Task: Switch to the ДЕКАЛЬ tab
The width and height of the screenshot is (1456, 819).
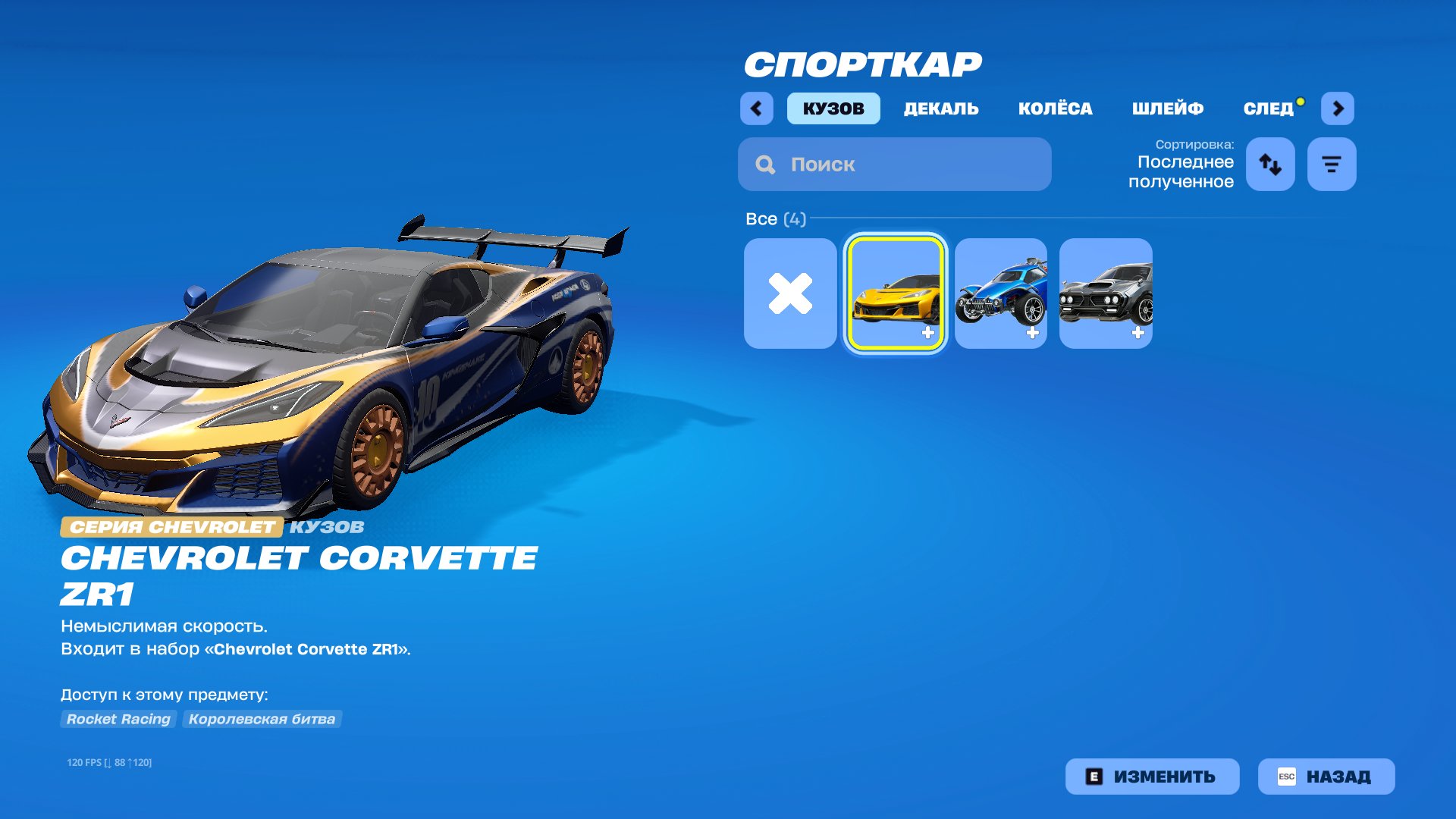Action: coord(940,108)
